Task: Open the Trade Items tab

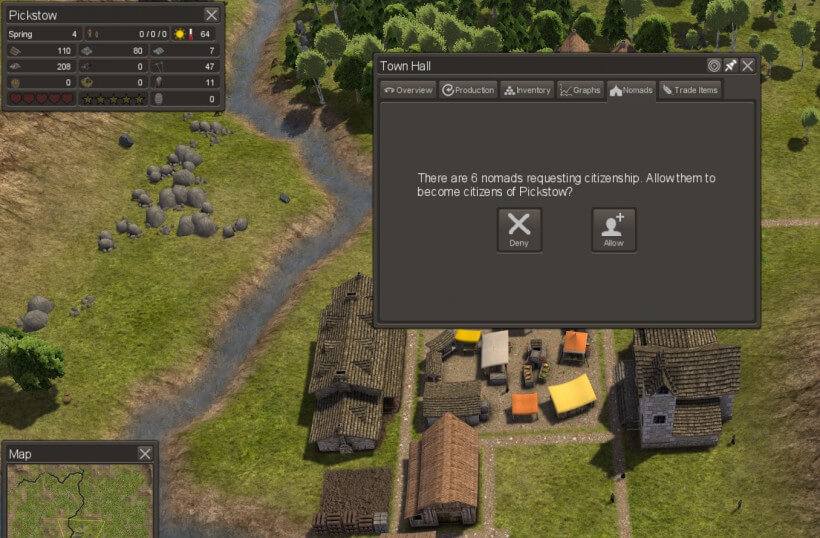Action: pos(690,90)
